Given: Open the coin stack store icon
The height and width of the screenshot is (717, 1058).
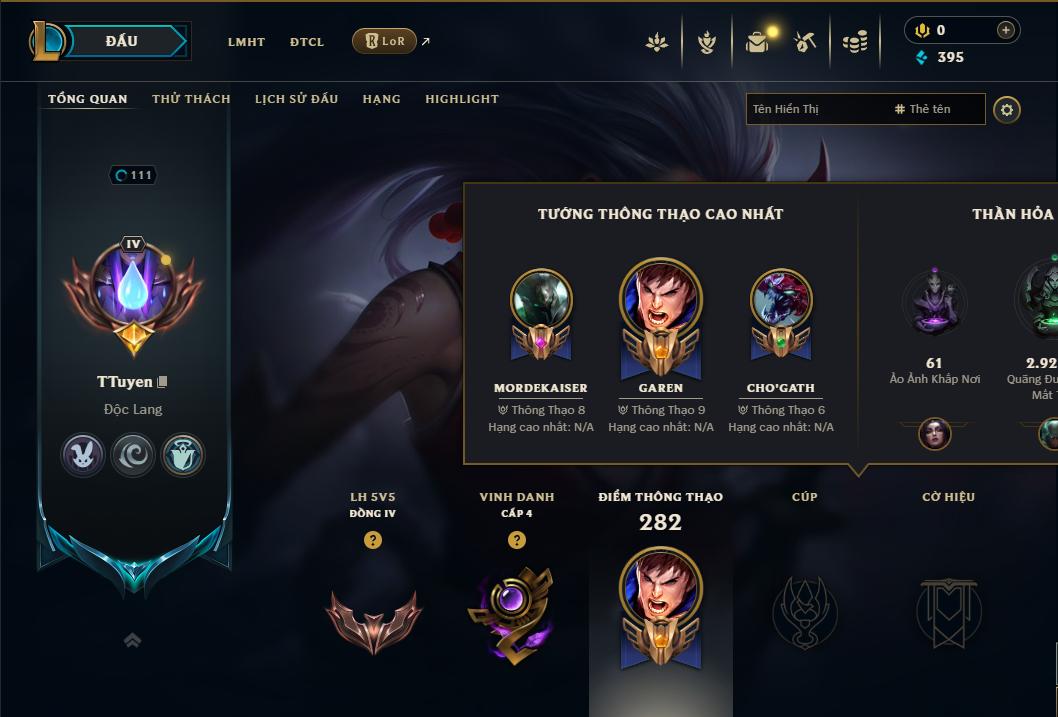Looking at the screenshot, I should [854, 42].
